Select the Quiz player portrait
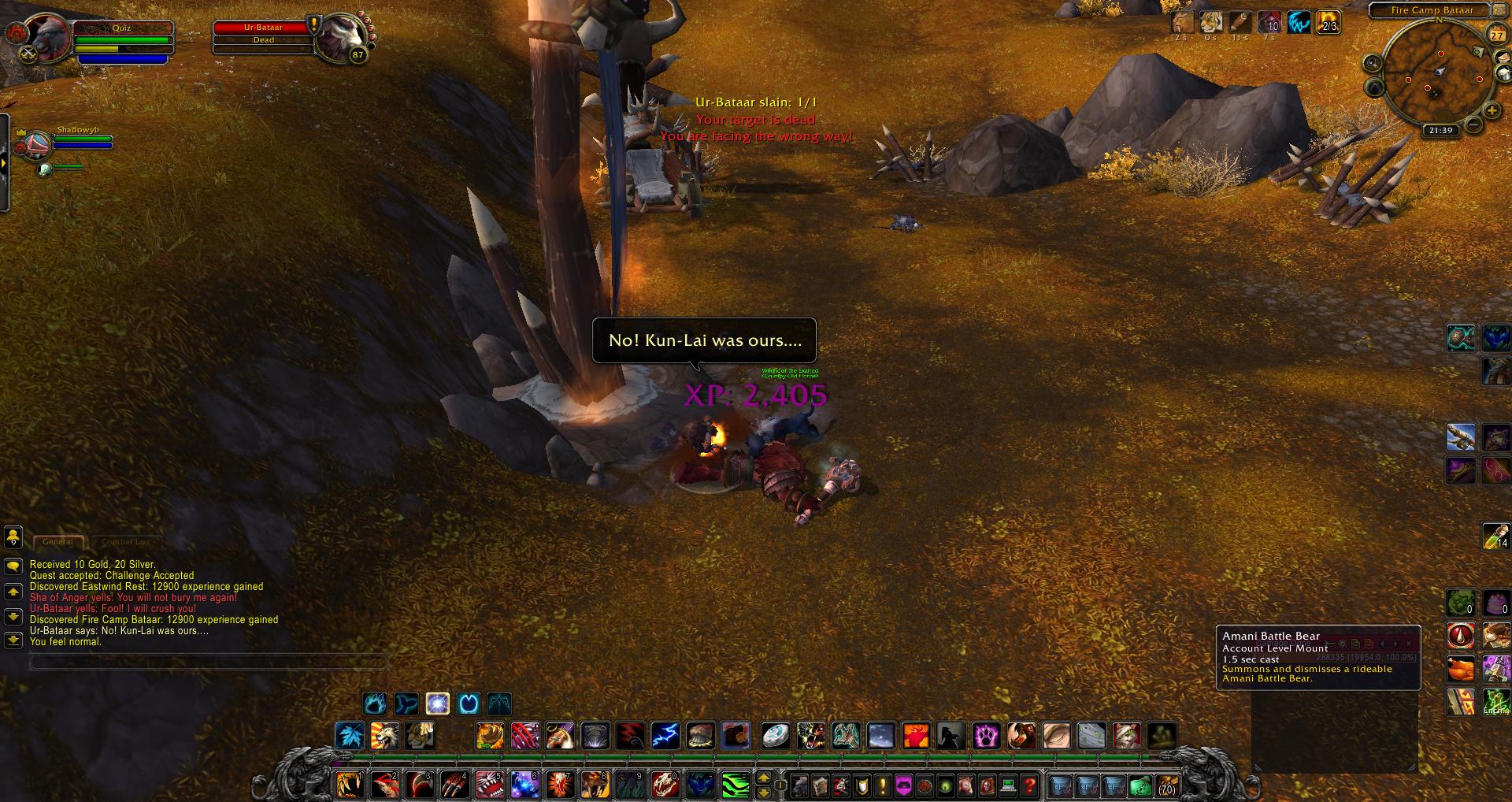The height and width of the screenshot is (802, 1512). (49, 37)
